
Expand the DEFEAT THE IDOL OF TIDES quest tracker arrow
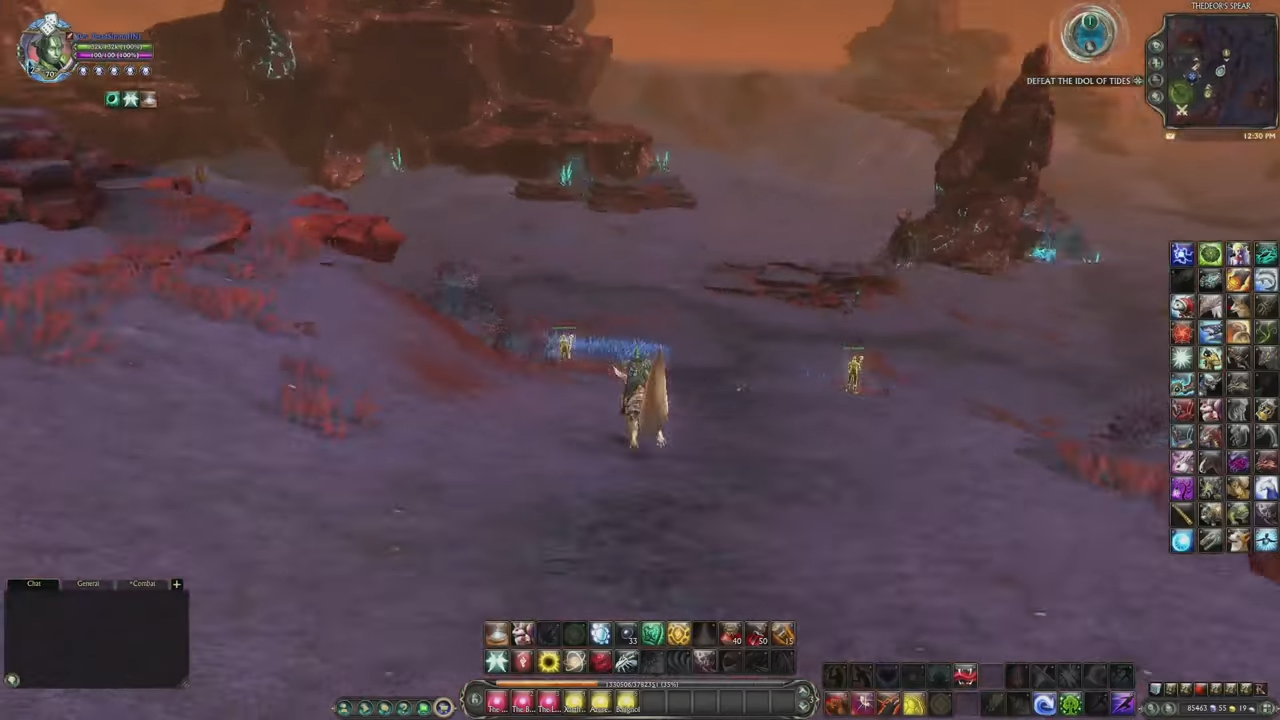[1138, 80]
